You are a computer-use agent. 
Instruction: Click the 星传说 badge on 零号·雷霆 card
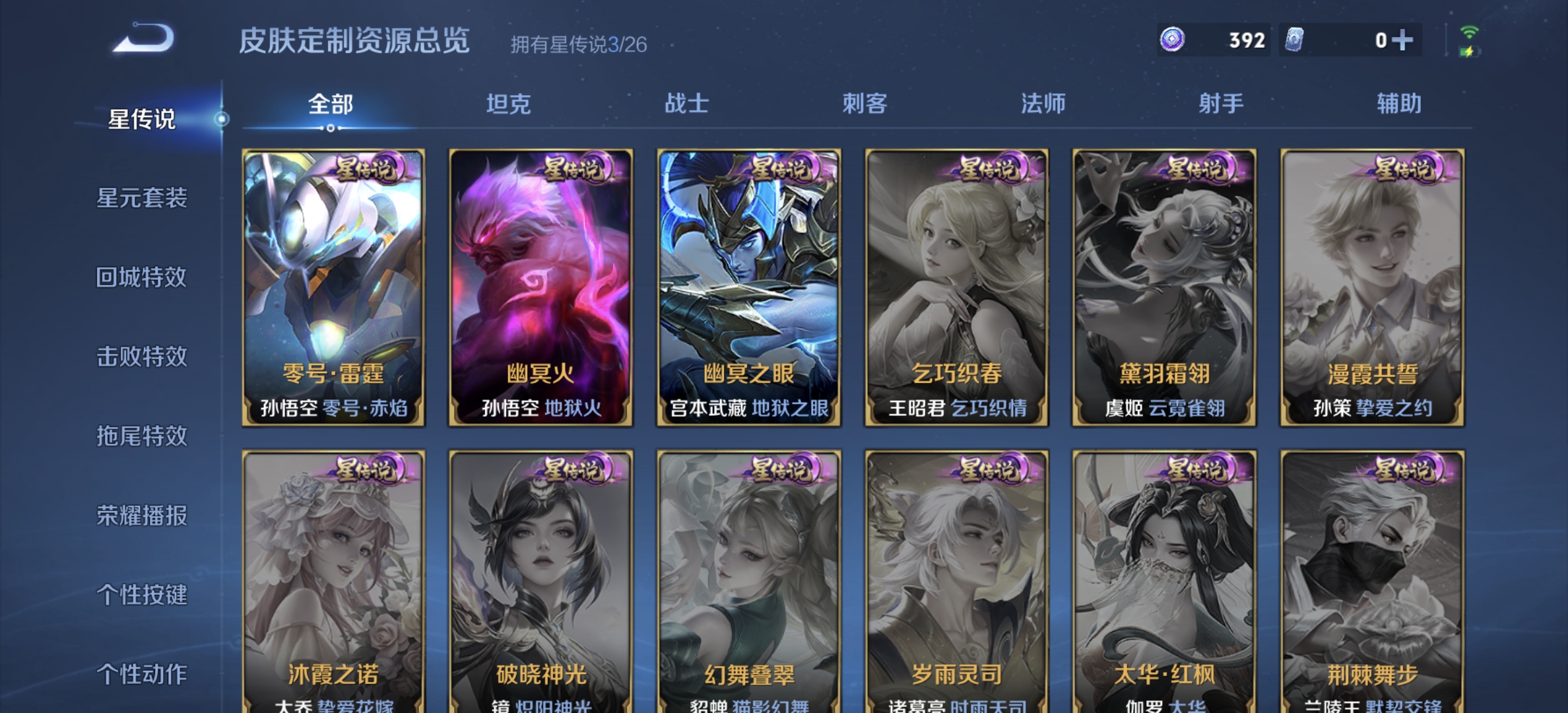tap(364, 170)
